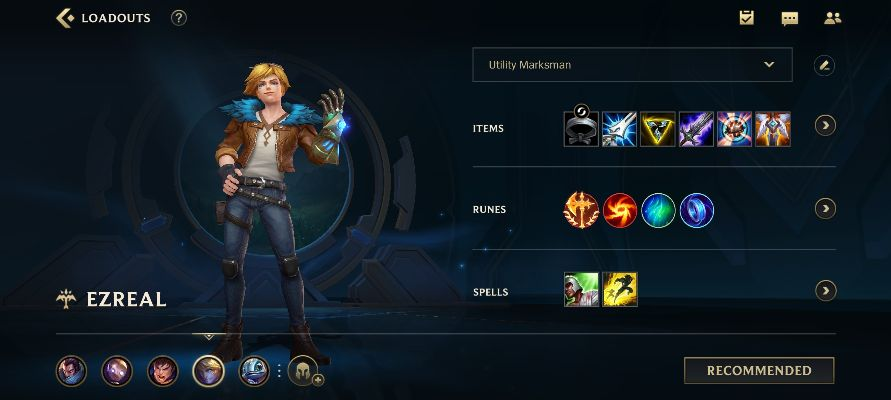891x400 pixels.
Task: Open the friends list icon
Action: [832, 18]
